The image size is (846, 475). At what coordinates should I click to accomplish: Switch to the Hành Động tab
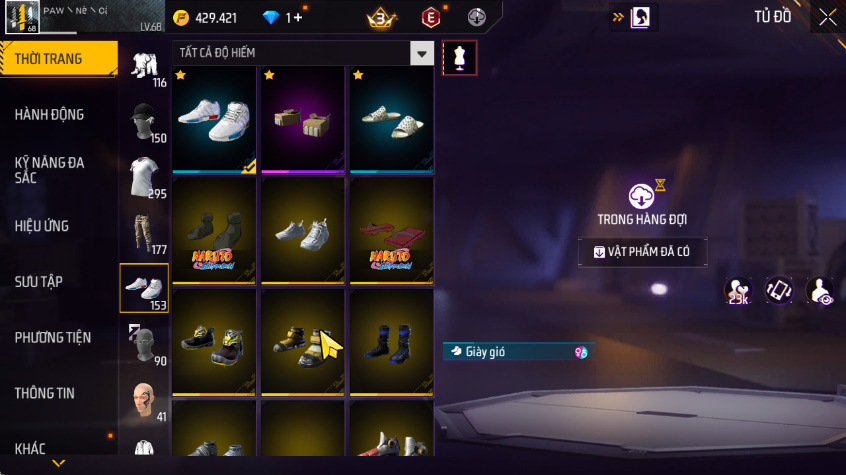[x=50, y=115]
